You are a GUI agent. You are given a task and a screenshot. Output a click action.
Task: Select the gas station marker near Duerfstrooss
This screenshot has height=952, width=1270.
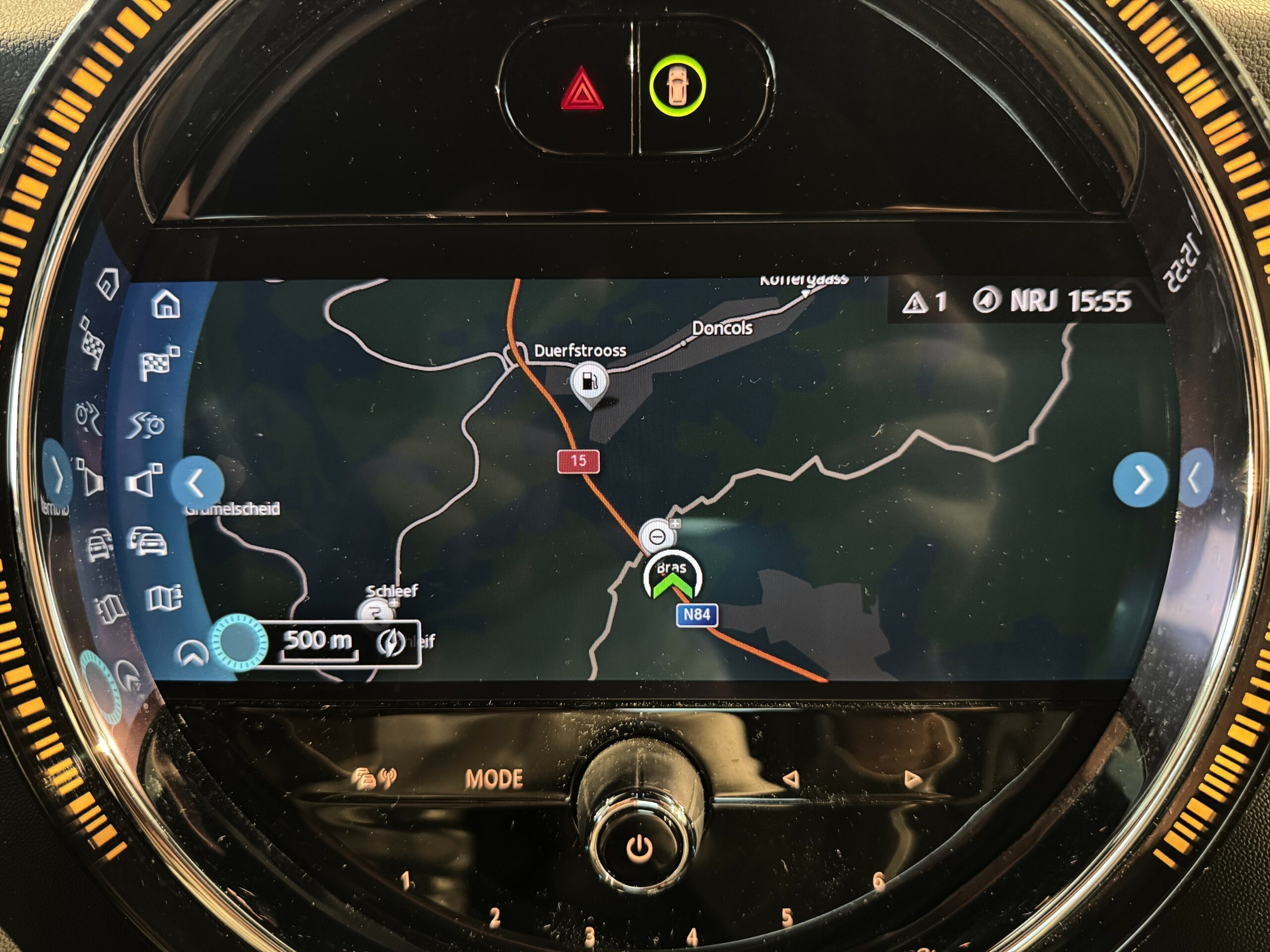tap(589, 382)
